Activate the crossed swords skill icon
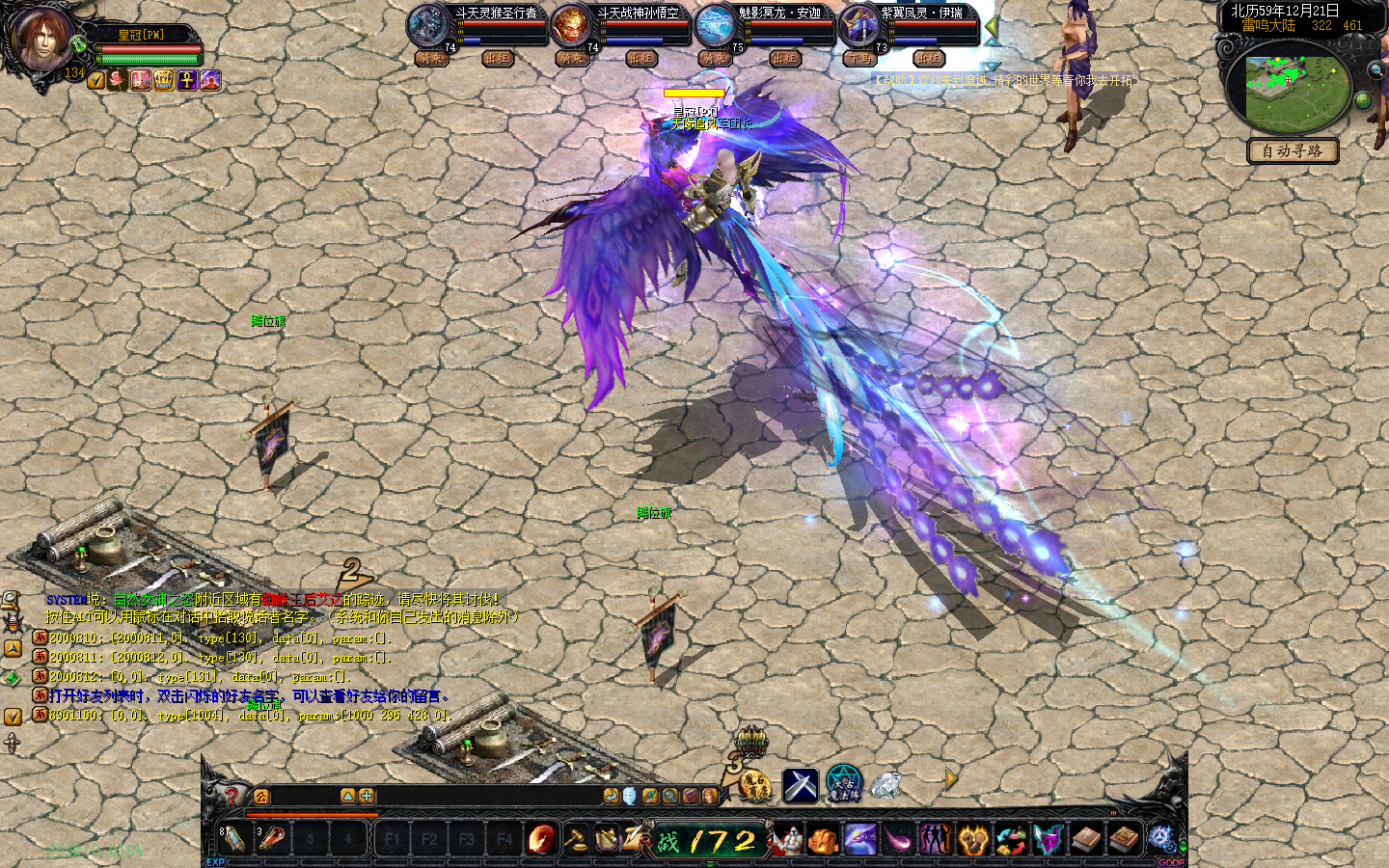1389x868 pixels. [800, 785]
